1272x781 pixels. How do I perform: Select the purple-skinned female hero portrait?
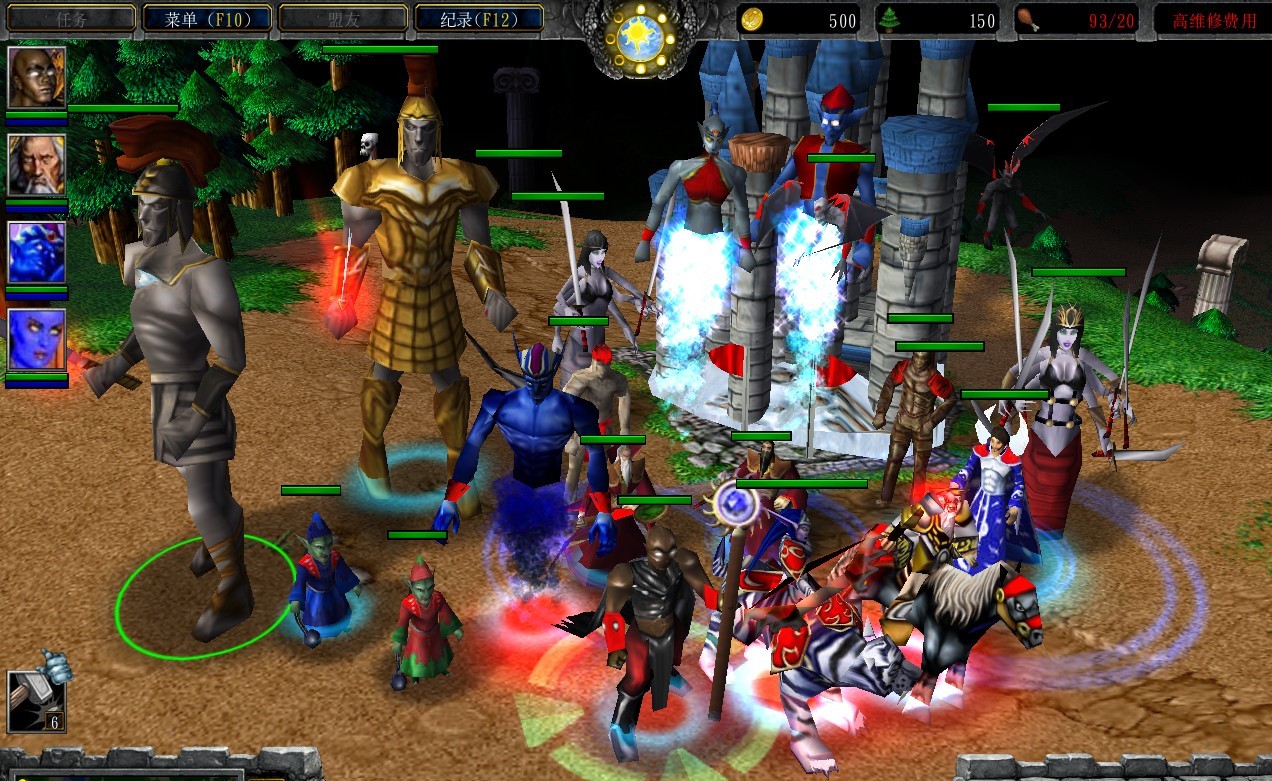tap(37, 340)
